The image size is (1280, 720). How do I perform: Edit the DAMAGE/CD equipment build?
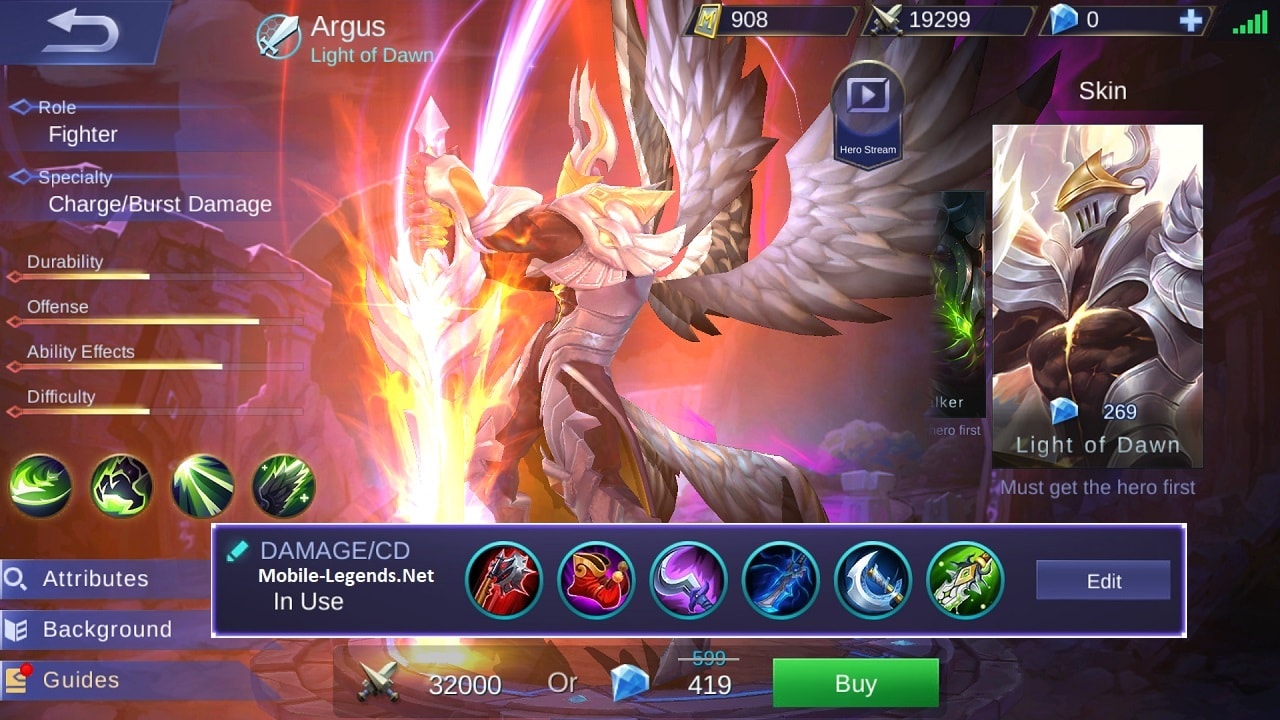(1102, 580)
